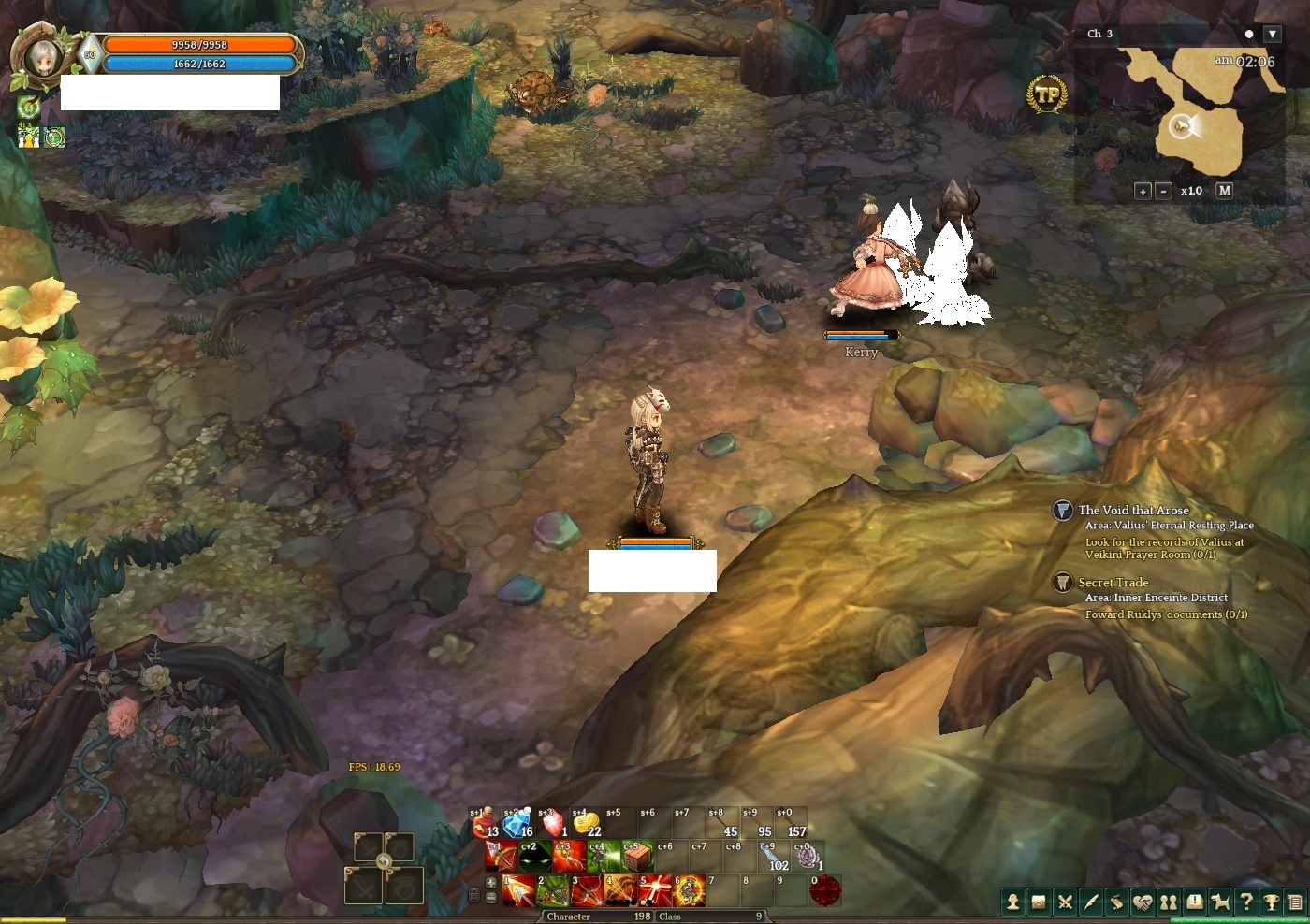The width and height of the screenshot is (1310, 924).
Task: Zoom out the minimap with minus
Action: coord(1163,191)
